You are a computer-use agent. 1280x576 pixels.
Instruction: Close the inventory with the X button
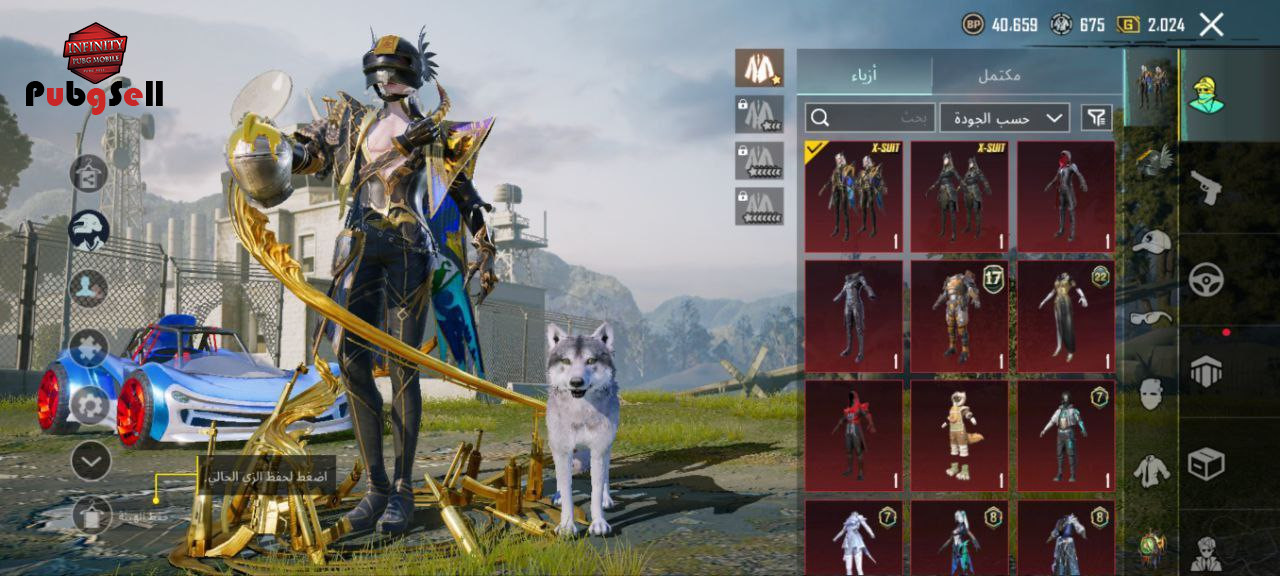(1211, 25)
